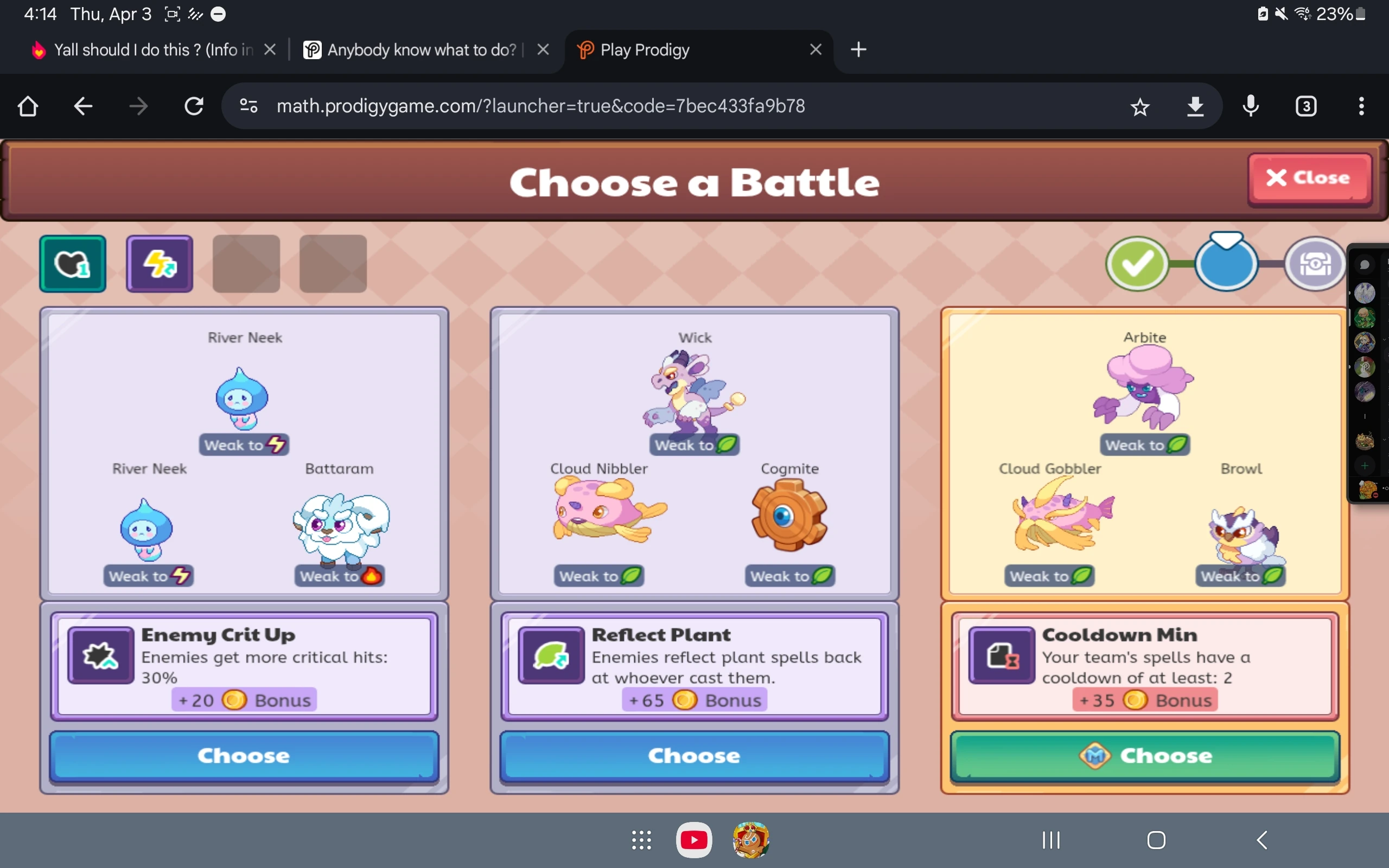Open the tab switcher showing three tabs

pos(1305,106)
